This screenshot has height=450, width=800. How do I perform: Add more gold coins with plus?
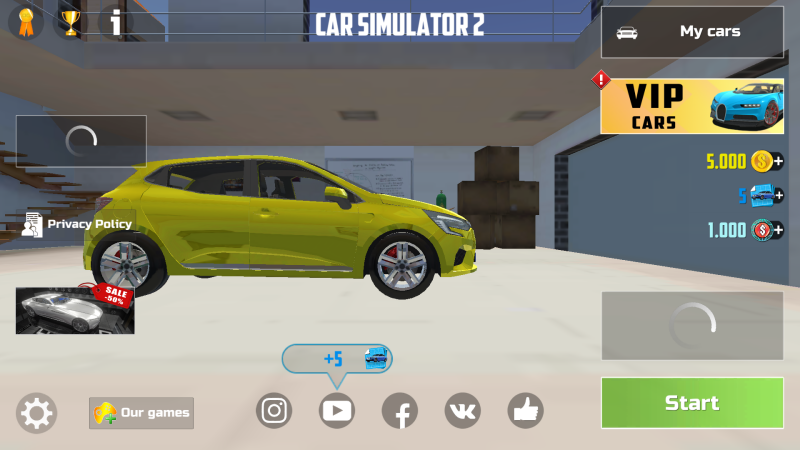(778, 161)
